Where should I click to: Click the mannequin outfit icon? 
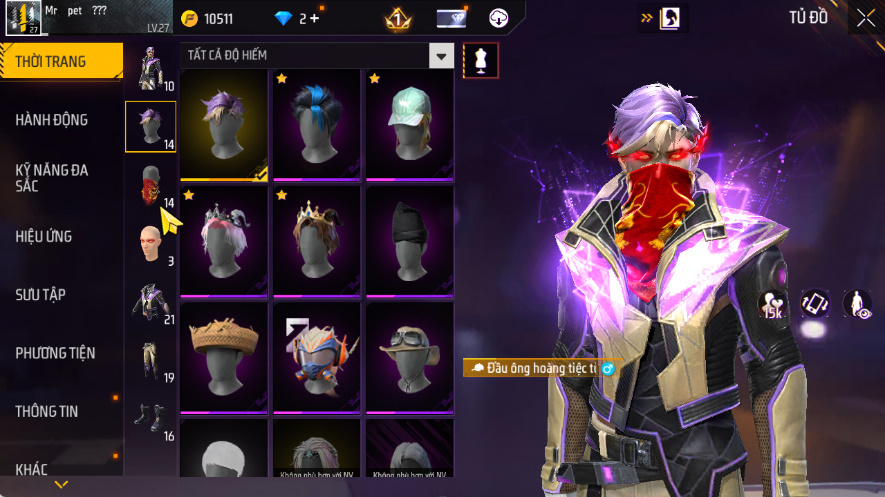[480, 60]
